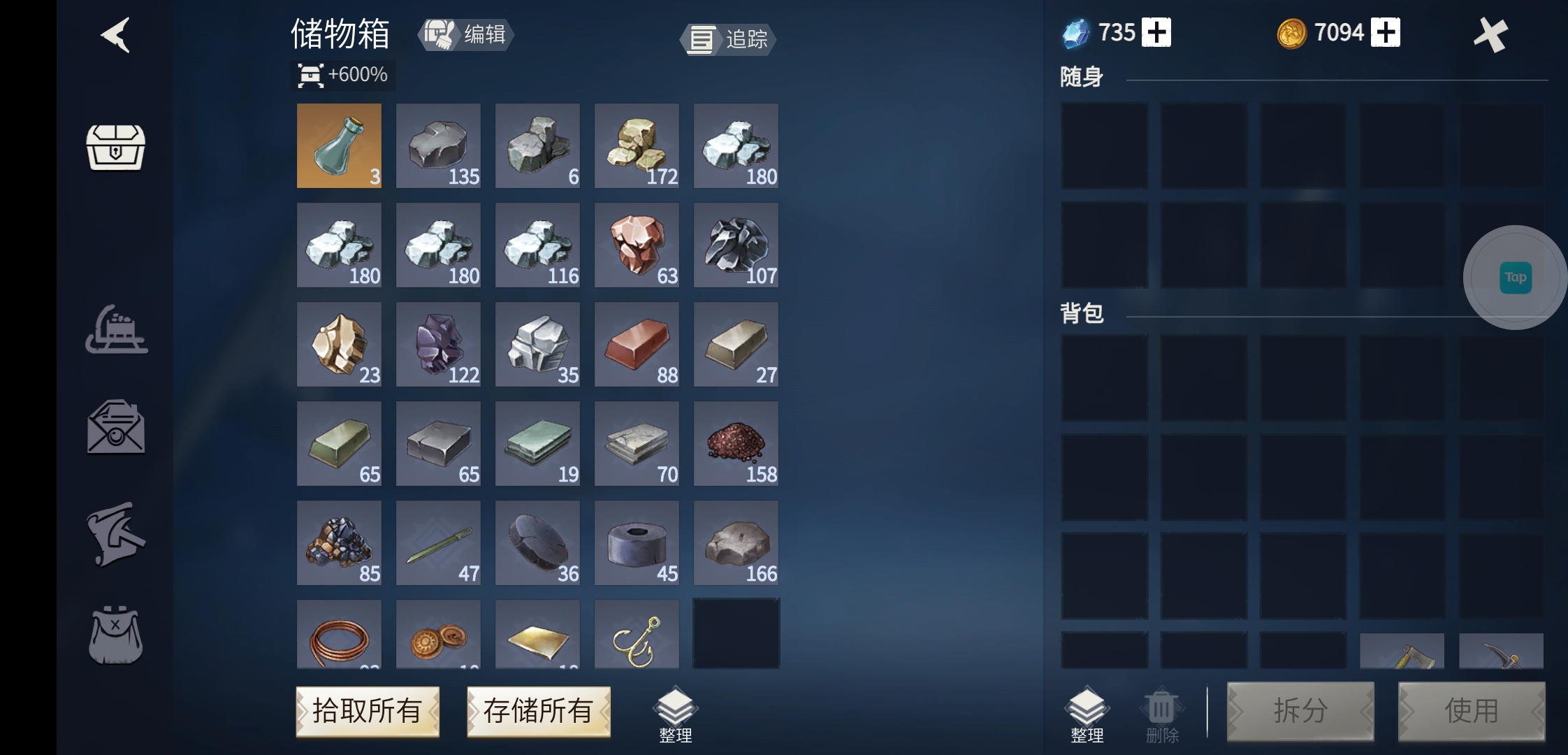Open the 编辑 edit option
This screenshot has width=1568, height=755.
pos(465,35)
